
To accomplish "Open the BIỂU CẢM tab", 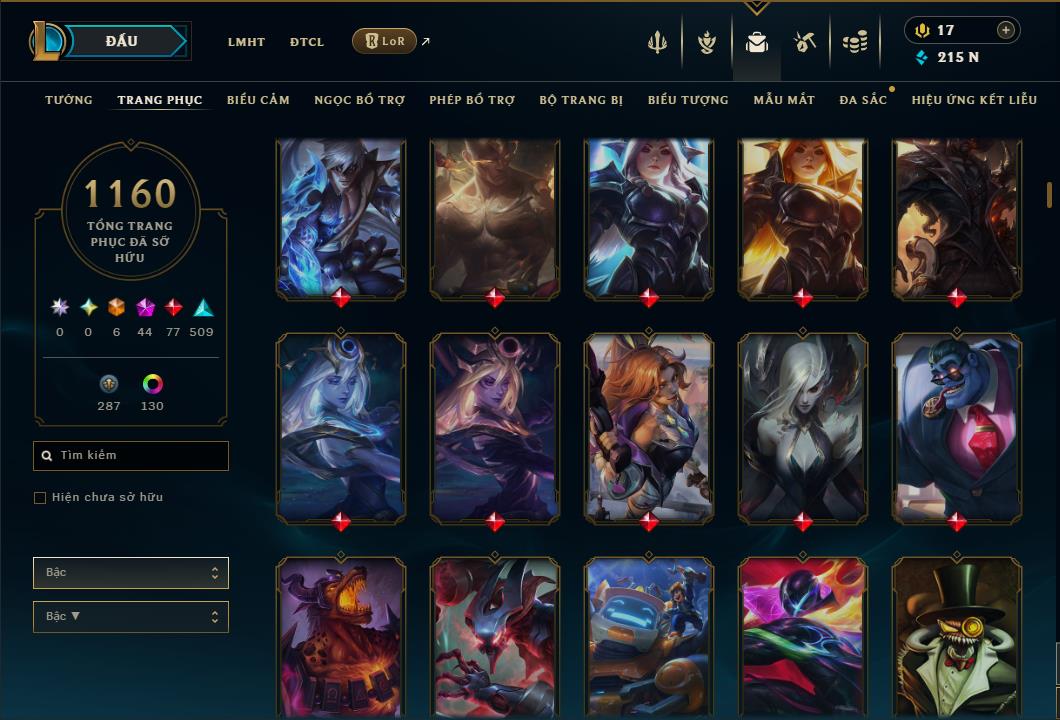I will coord(258,100).
